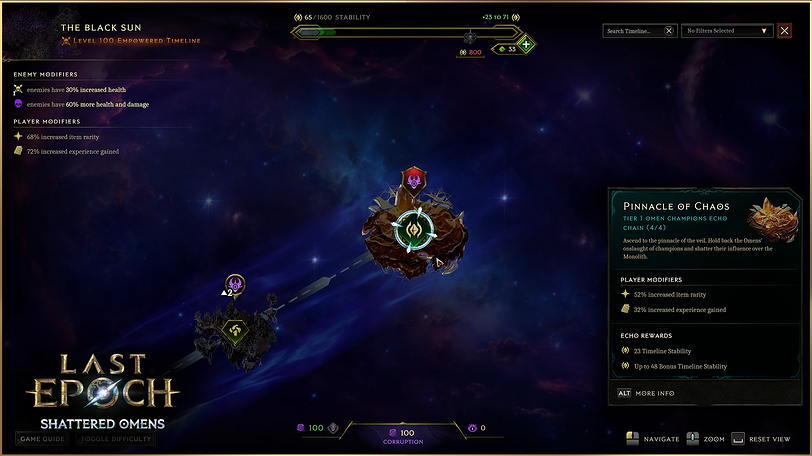Click the purple eye icon showing 0
The height and width of the screenshot is (456, 812).
click(x=473, y=428)
